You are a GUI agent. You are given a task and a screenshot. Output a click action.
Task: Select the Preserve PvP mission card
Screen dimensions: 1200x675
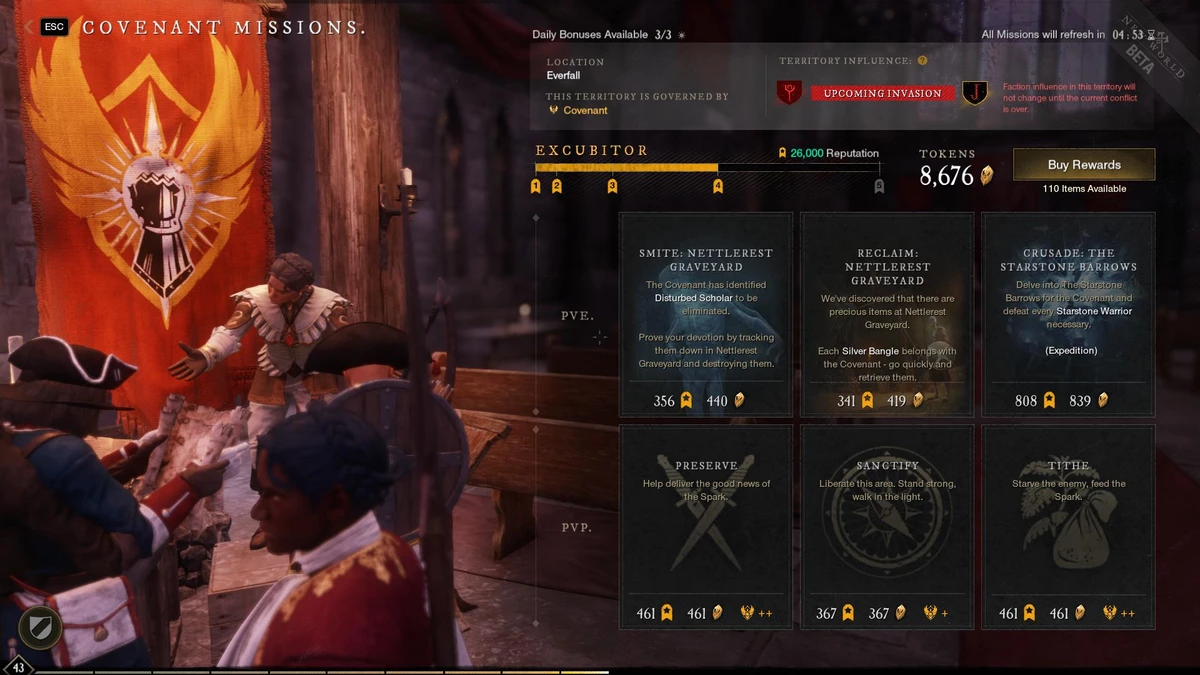coord(705,527)
